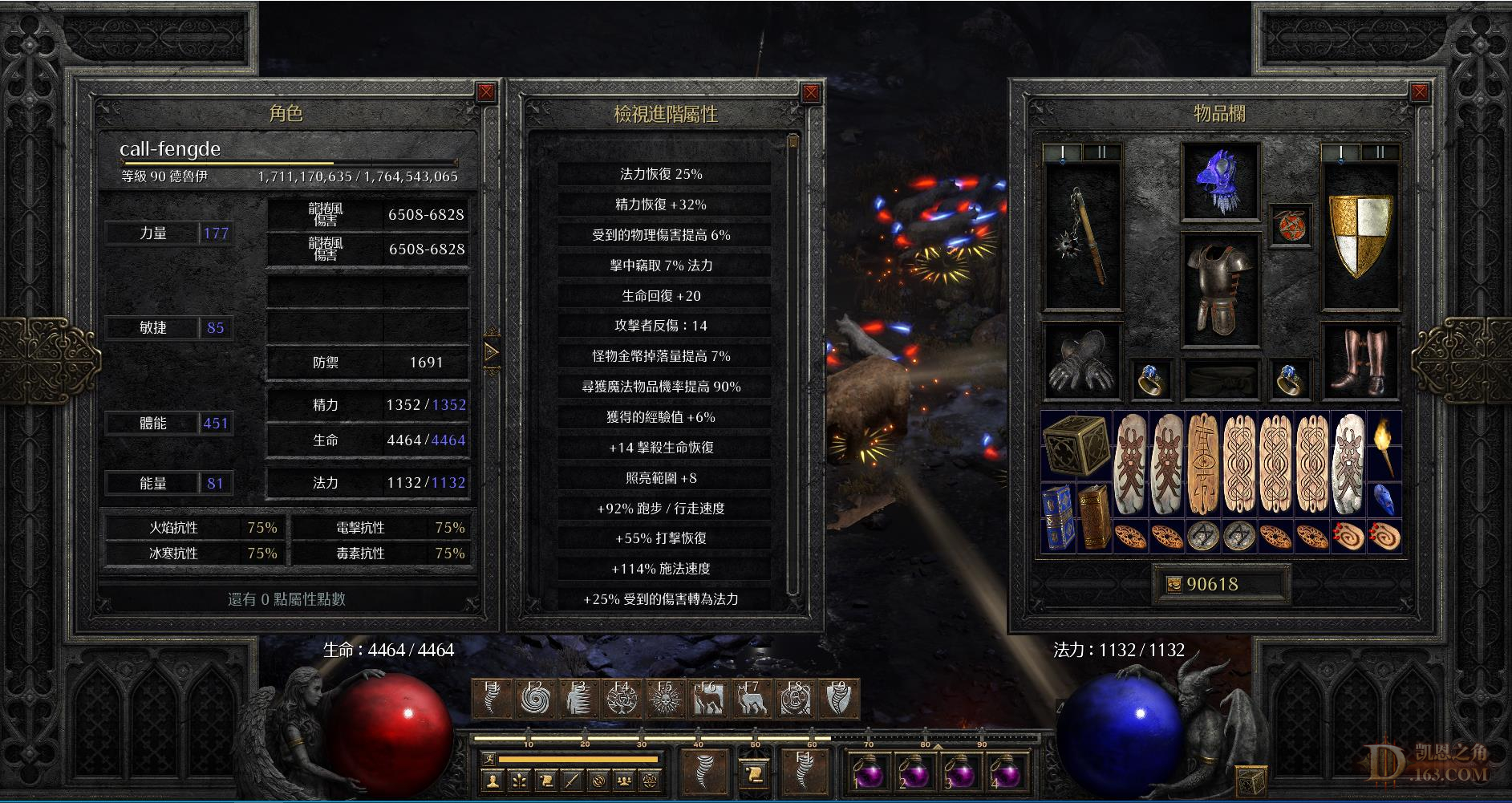Select the Hellfire Torch charm
Image resolution: width=1512 pixels, height=803 pixels.
click(1384, 446)
